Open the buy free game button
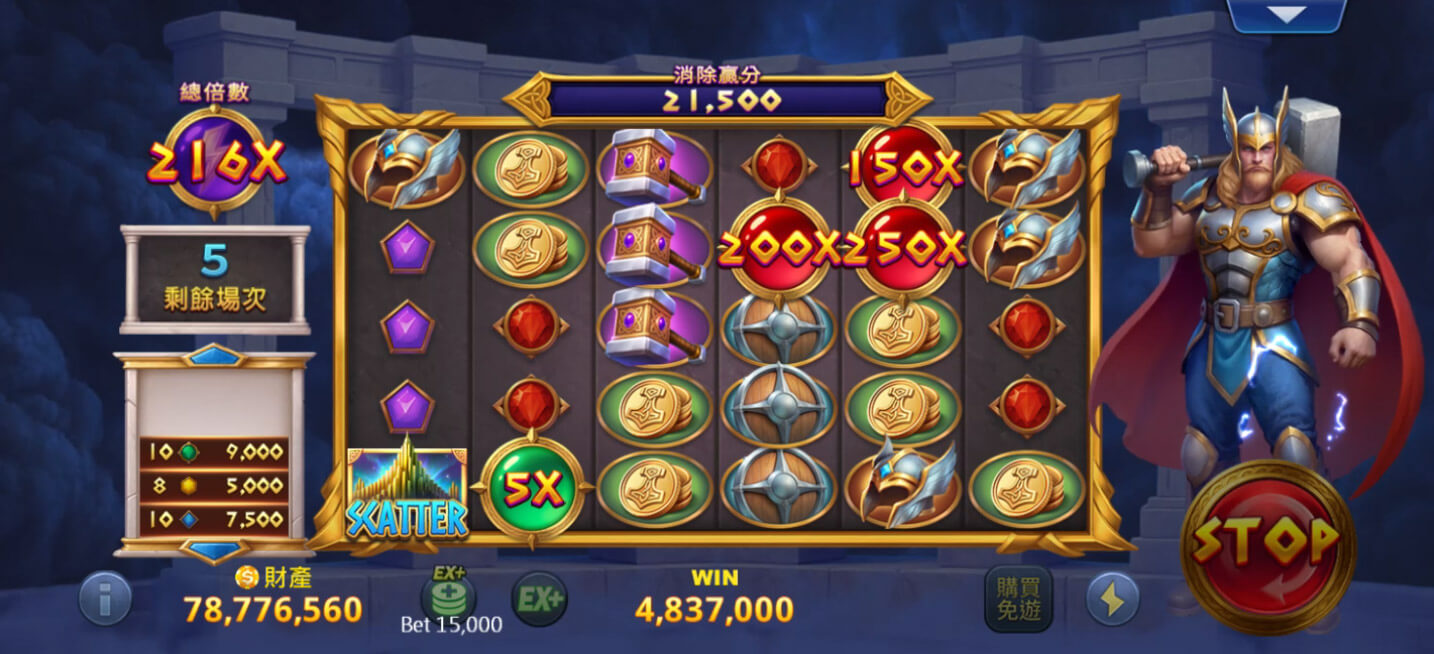This screenshot has height=654, width=1434. [1018, 599]
